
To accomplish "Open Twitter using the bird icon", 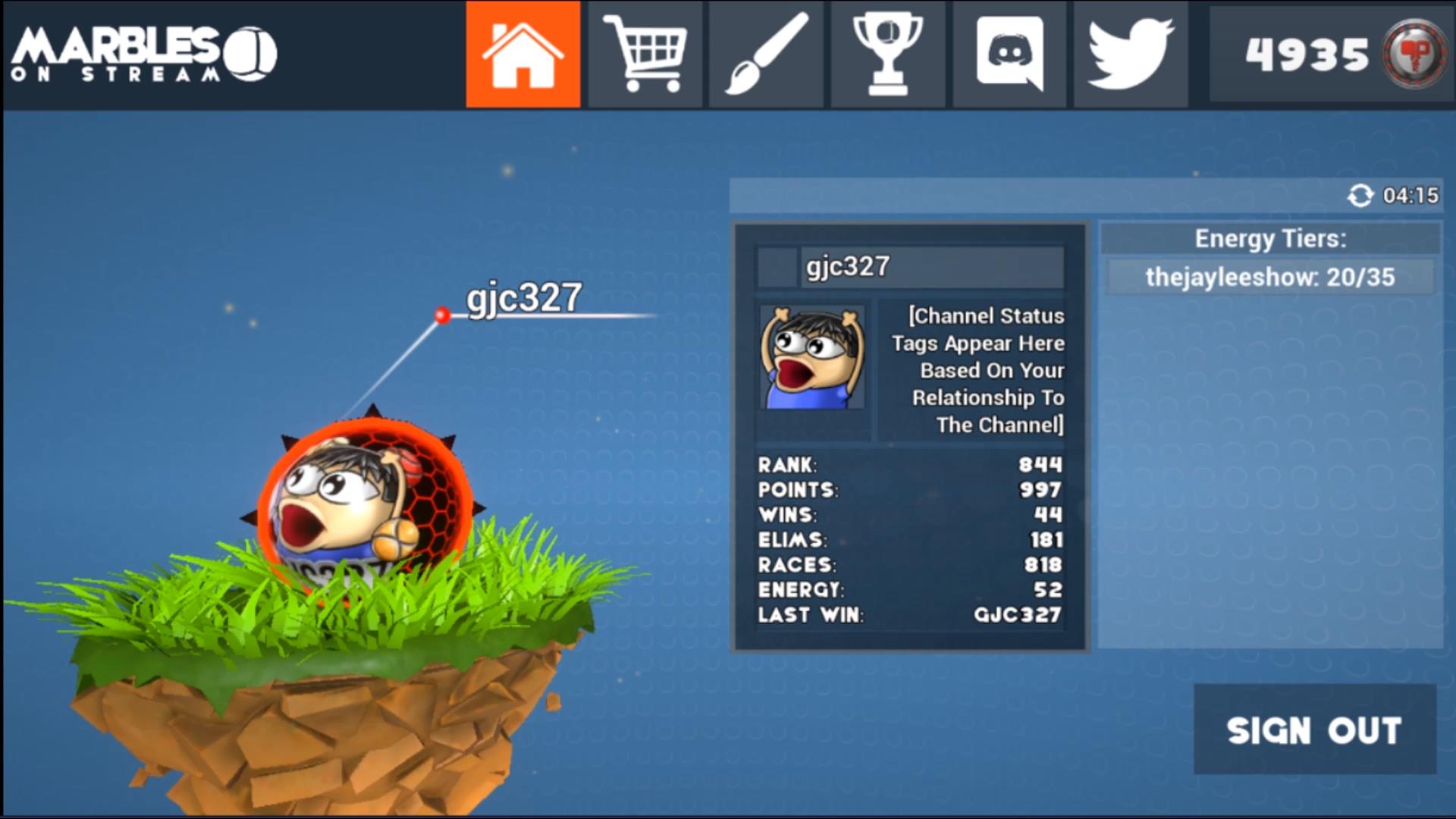I will [1130, 54].
